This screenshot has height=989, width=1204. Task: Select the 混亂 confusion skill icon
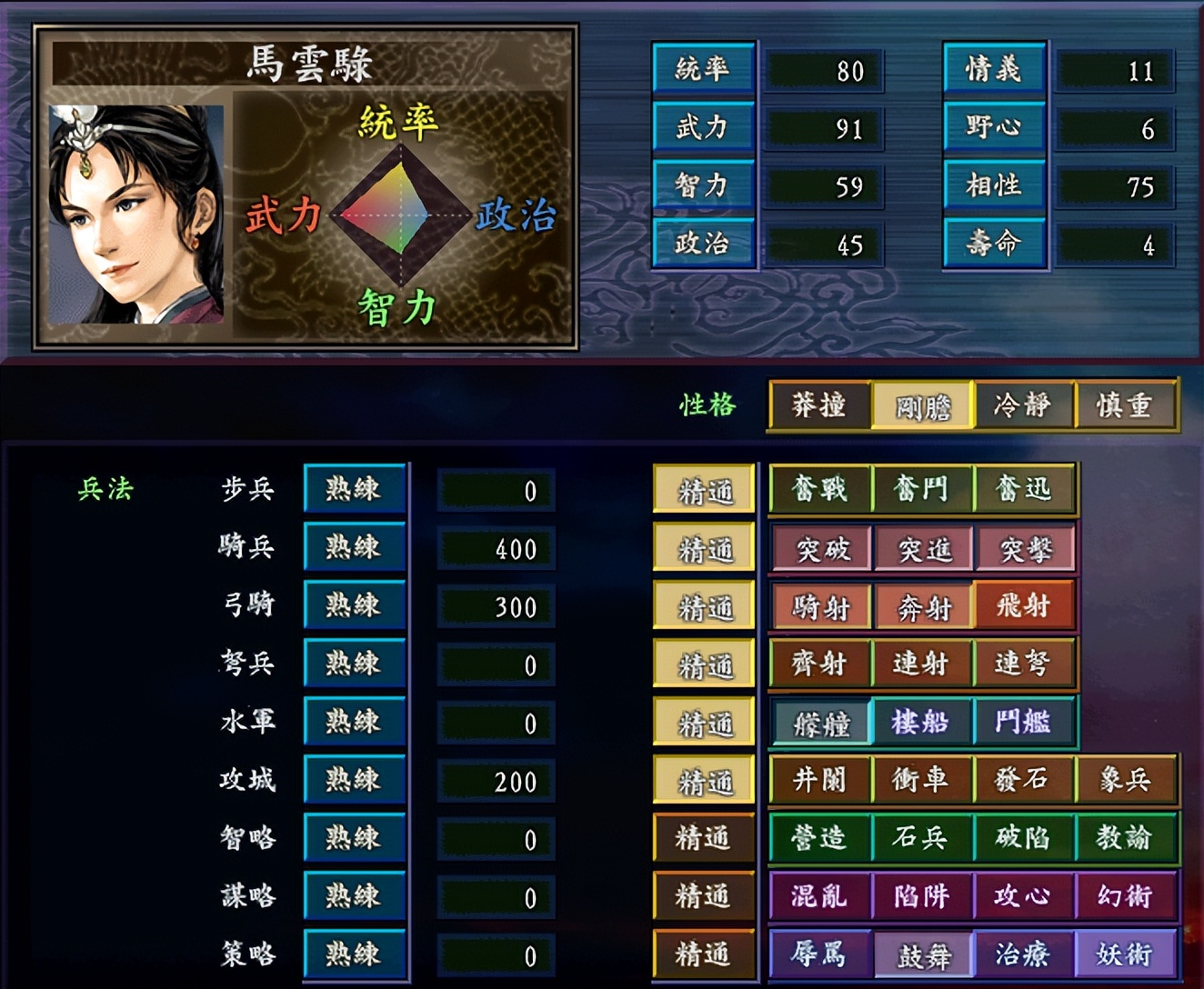[821, 896]
